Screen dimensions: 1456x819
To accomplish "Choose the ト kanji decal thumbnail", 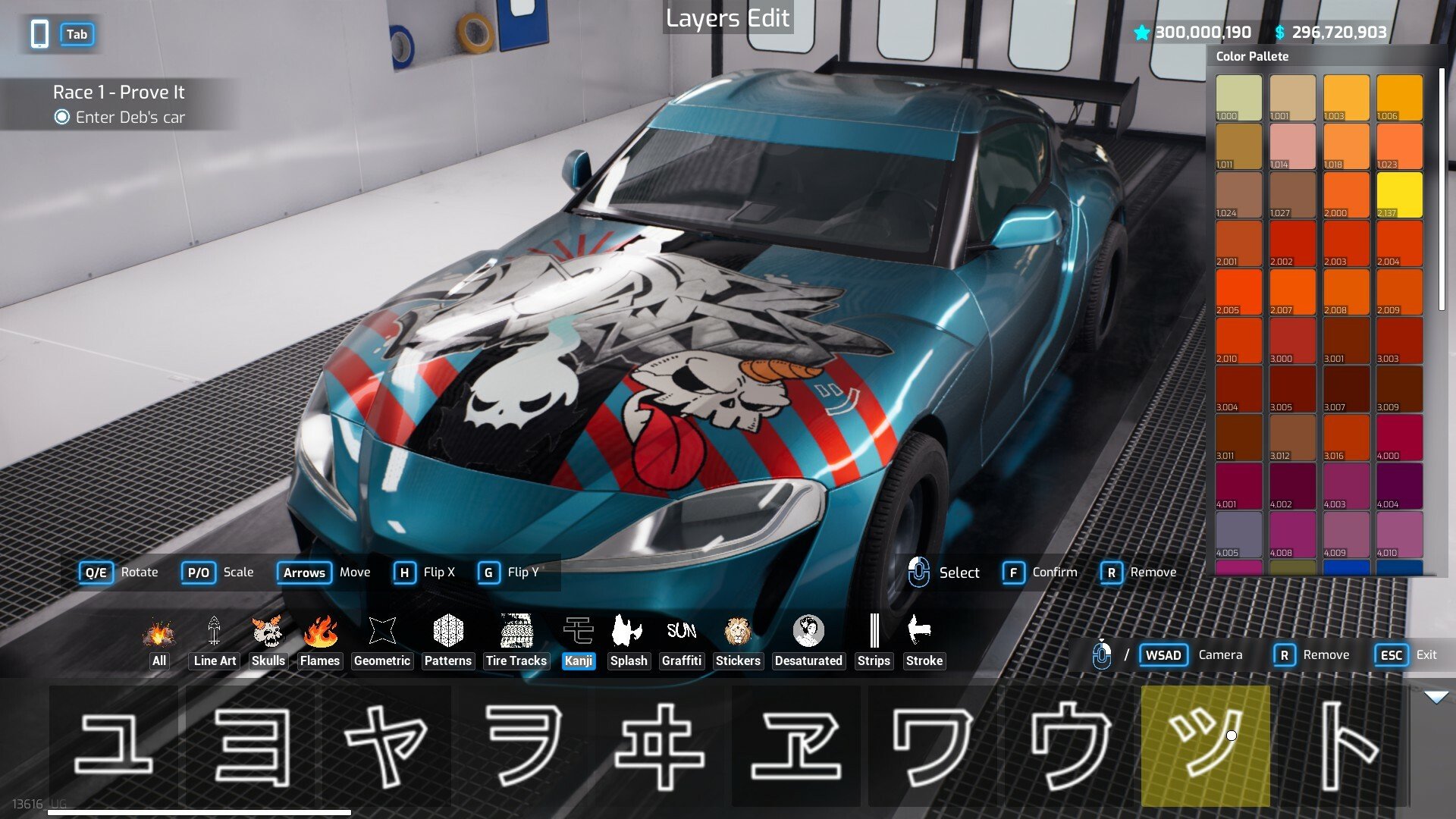I will coord(1341,746).
